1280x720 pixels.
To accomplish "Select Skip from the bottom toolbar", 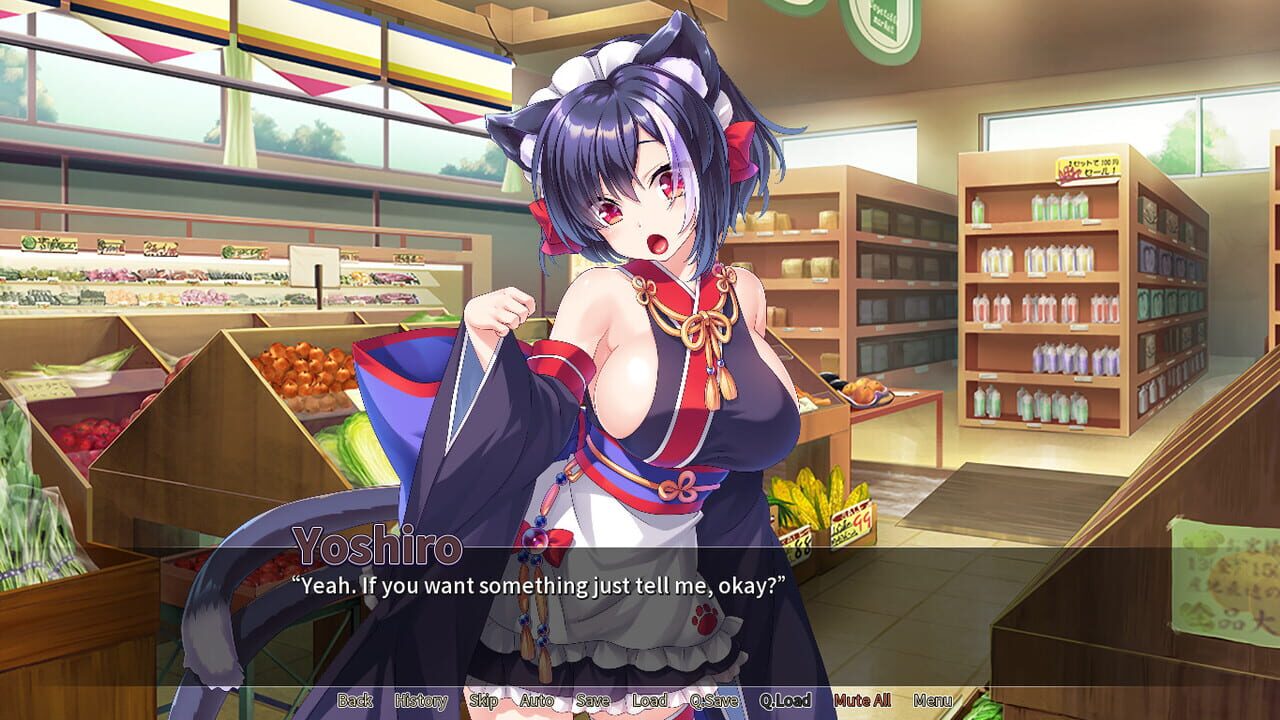I will 486,701.
